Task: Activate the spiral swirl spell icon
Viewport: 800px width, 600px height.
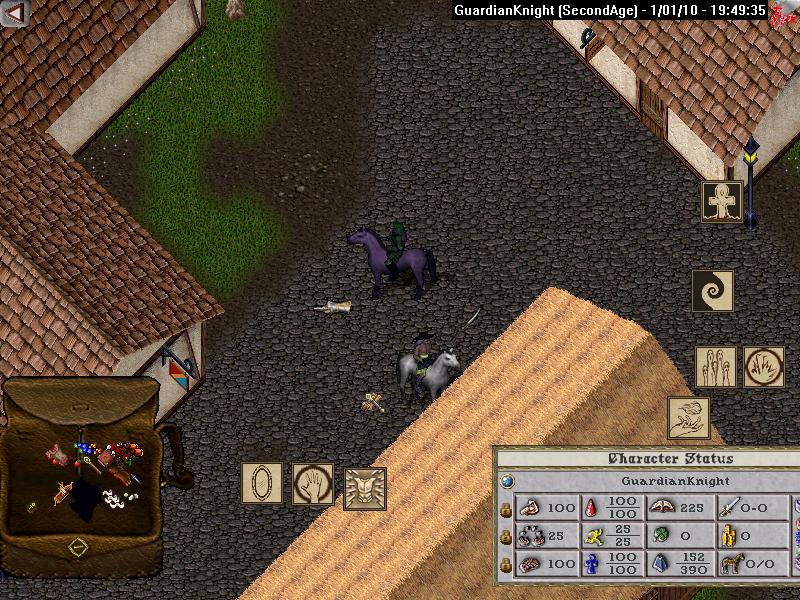Action: [x=713, y=290]
